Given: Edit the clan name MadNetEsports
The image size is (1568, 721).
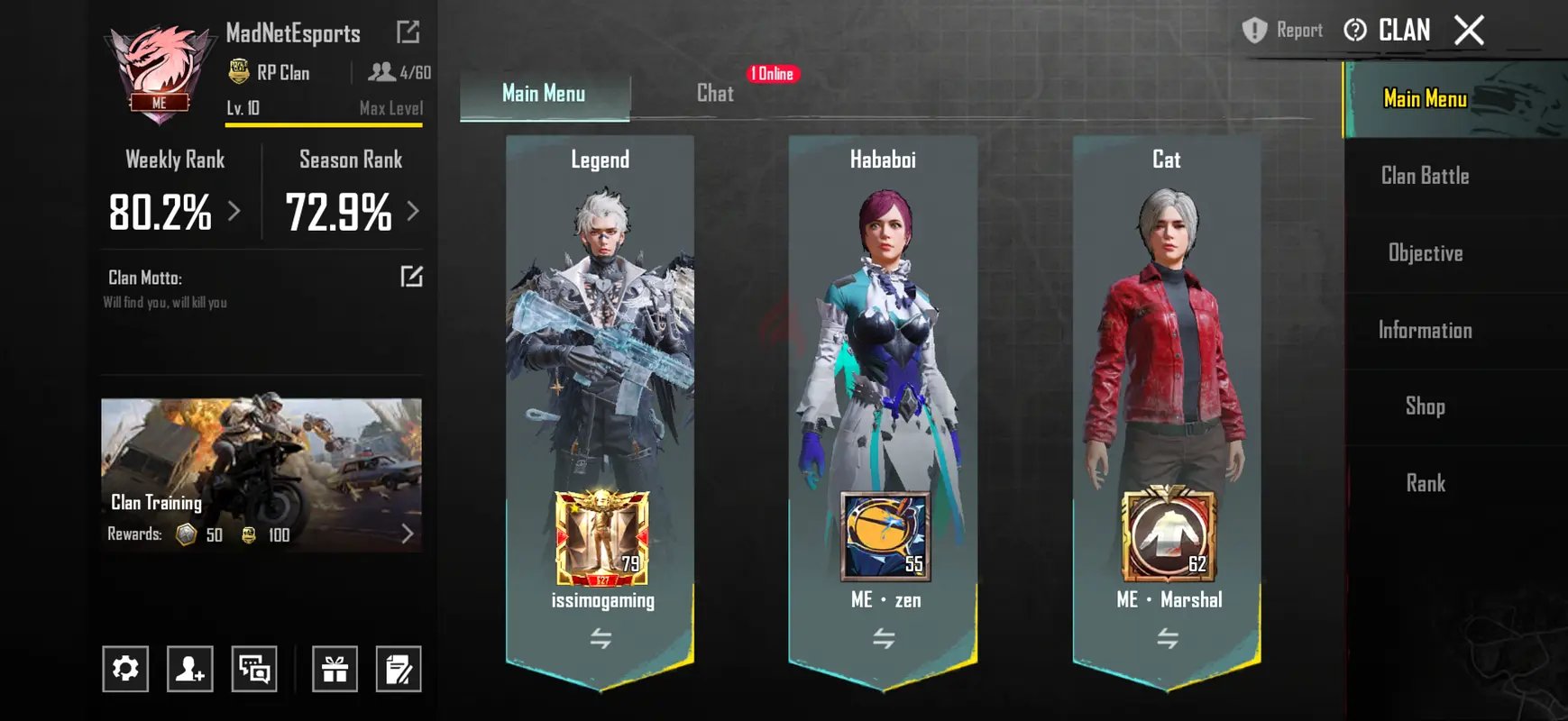Looking at the screenshot, I should point(408,32).
